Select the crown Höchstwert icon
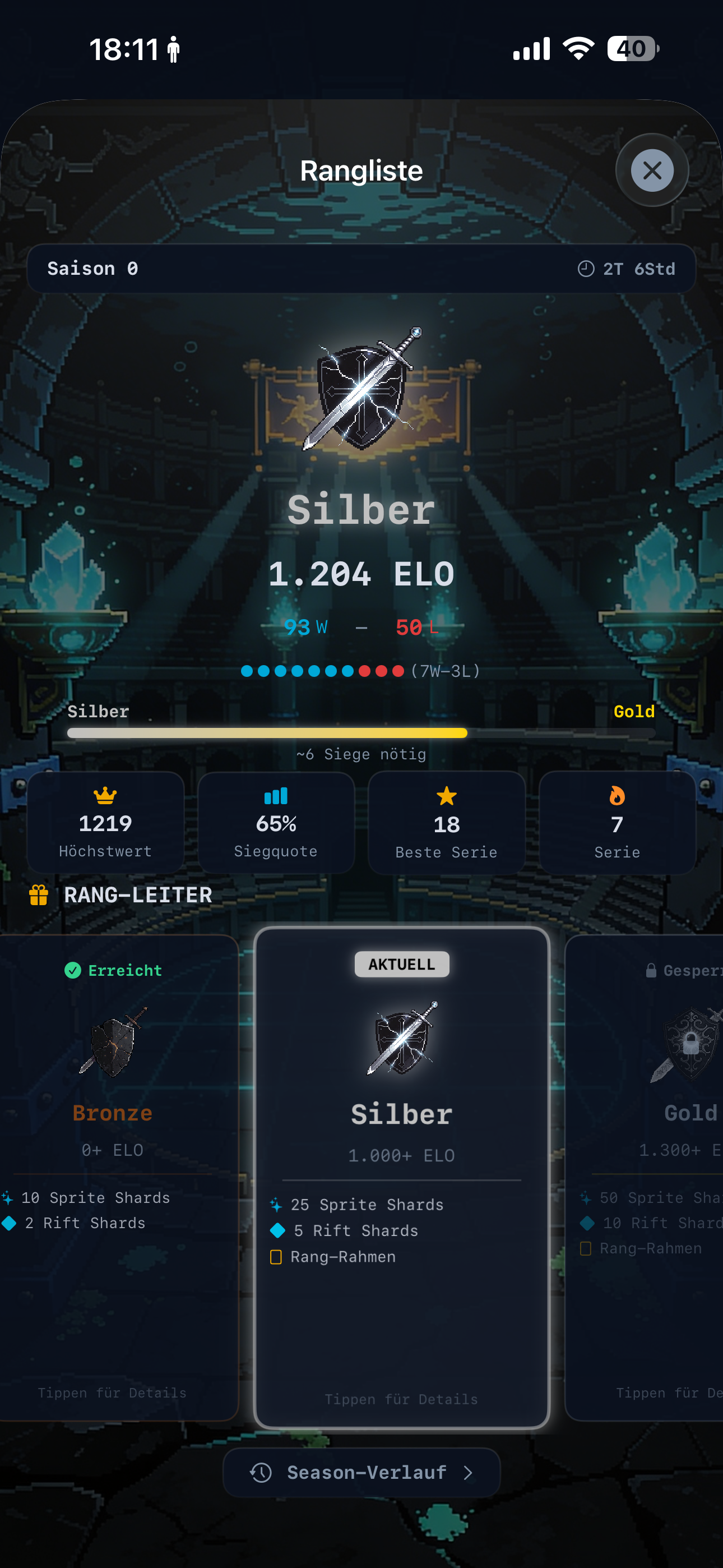This screenshot has height=1568, width=723. [x=105, y=795]
